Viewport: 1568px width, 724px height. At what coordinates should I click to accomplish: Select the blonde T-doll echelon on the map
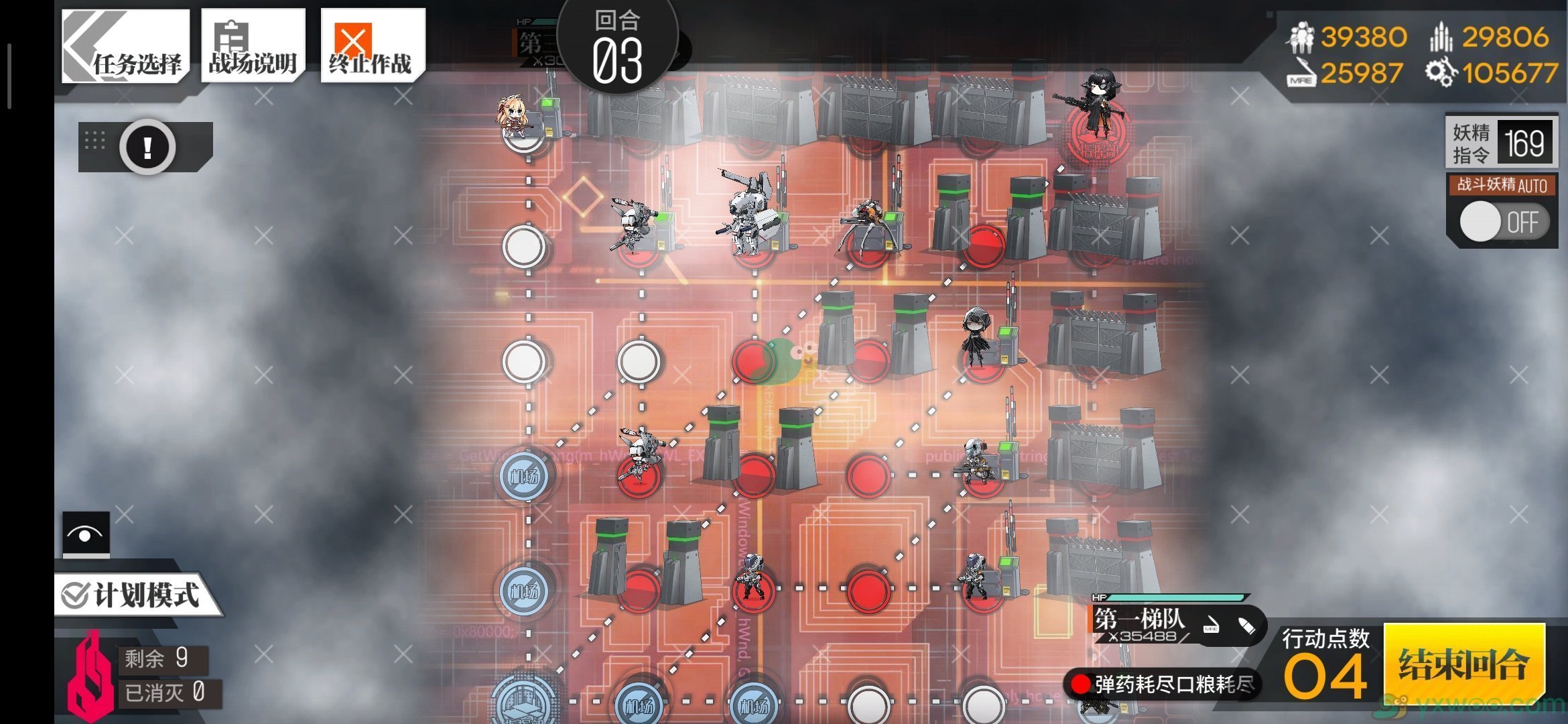coord(517,121)
